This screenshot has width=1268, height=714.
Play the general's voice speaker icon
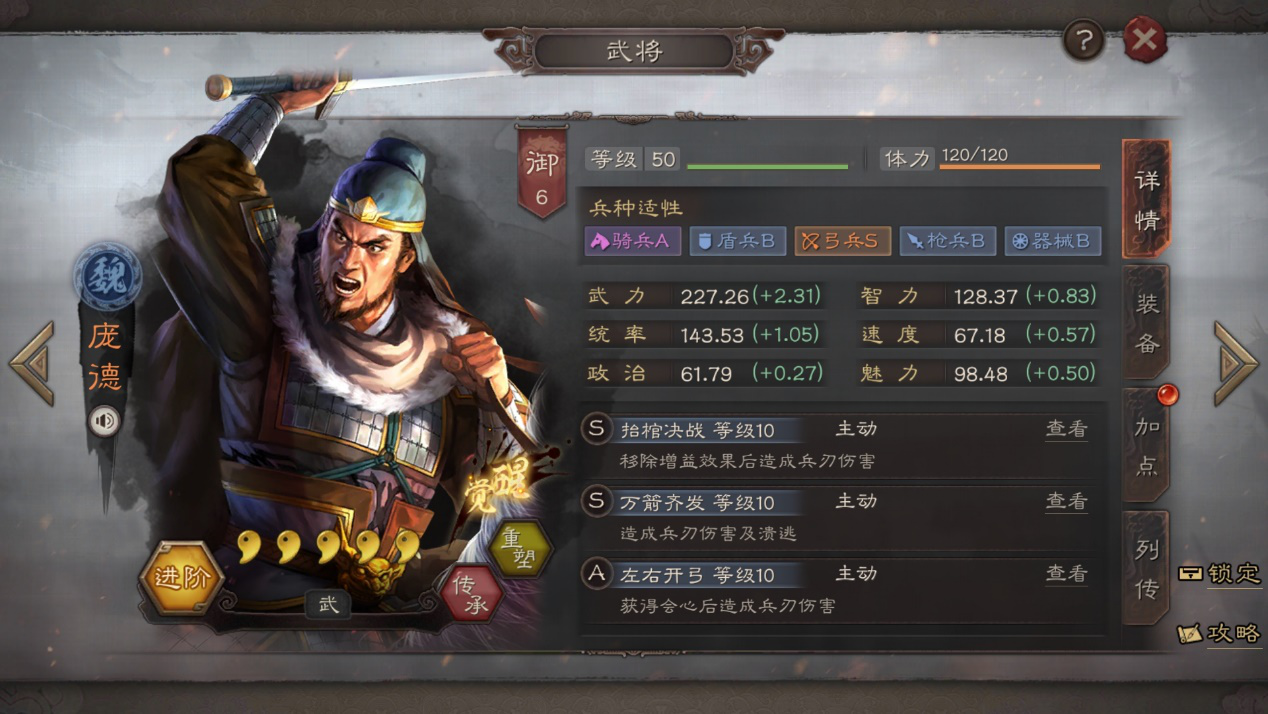[x=105, y=421]
